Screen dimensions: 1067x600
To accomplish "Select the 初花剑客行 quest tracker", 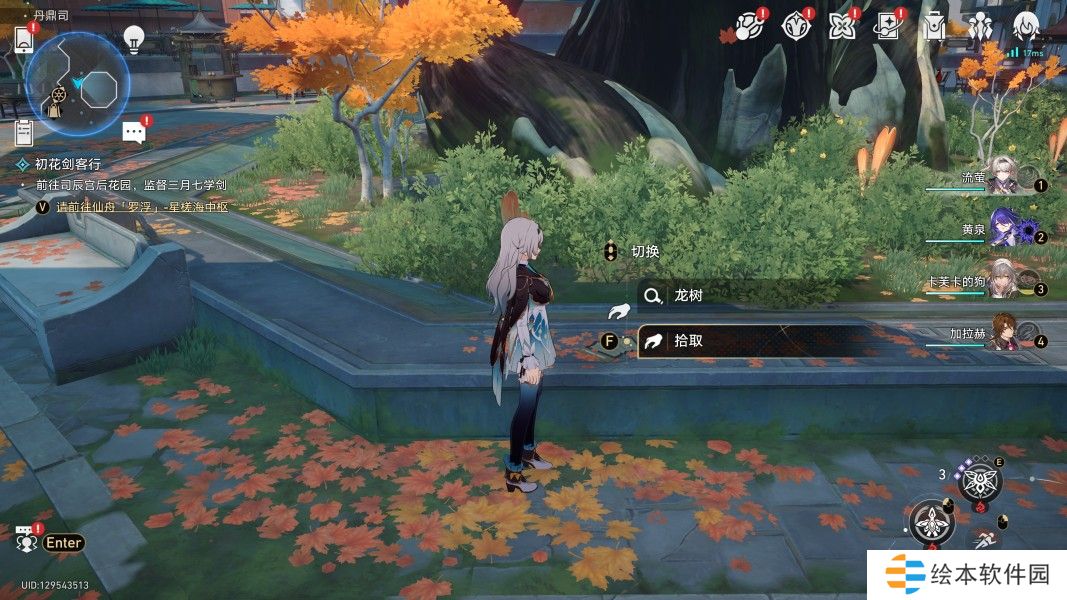I will pos(68,164).
